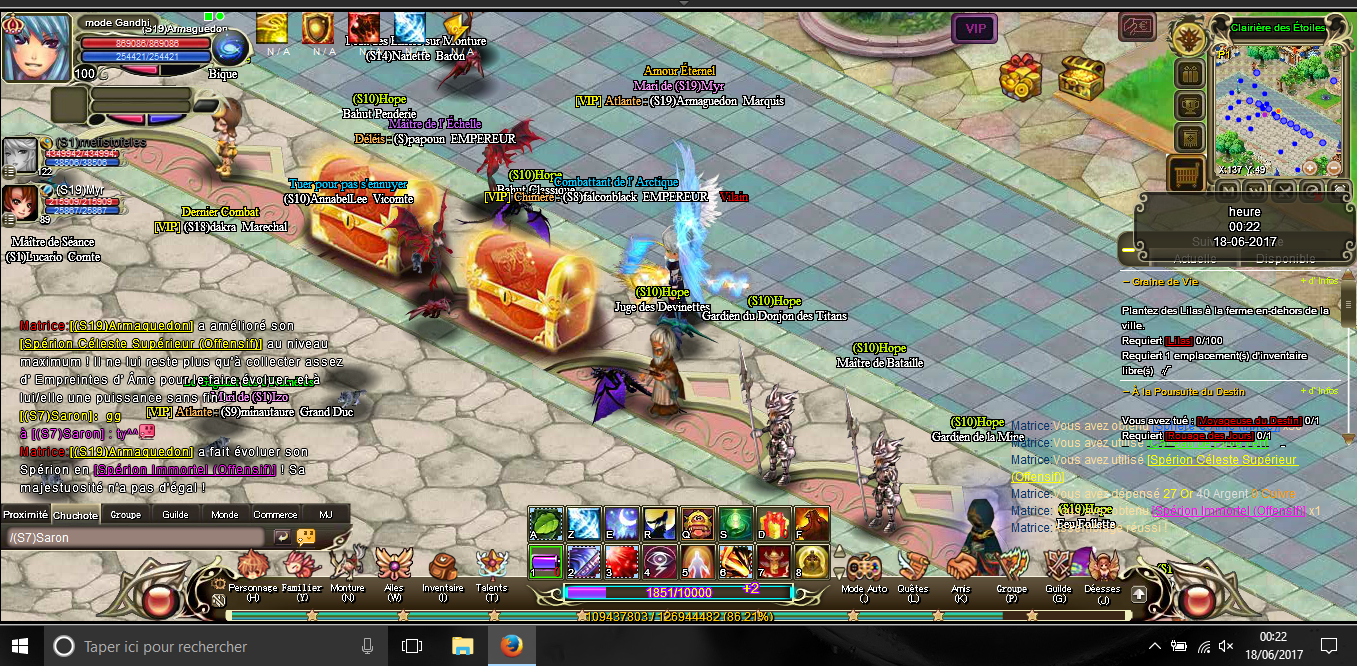Switch to the Guilde chat tab
1357x666 pixels.
[175, 514]
